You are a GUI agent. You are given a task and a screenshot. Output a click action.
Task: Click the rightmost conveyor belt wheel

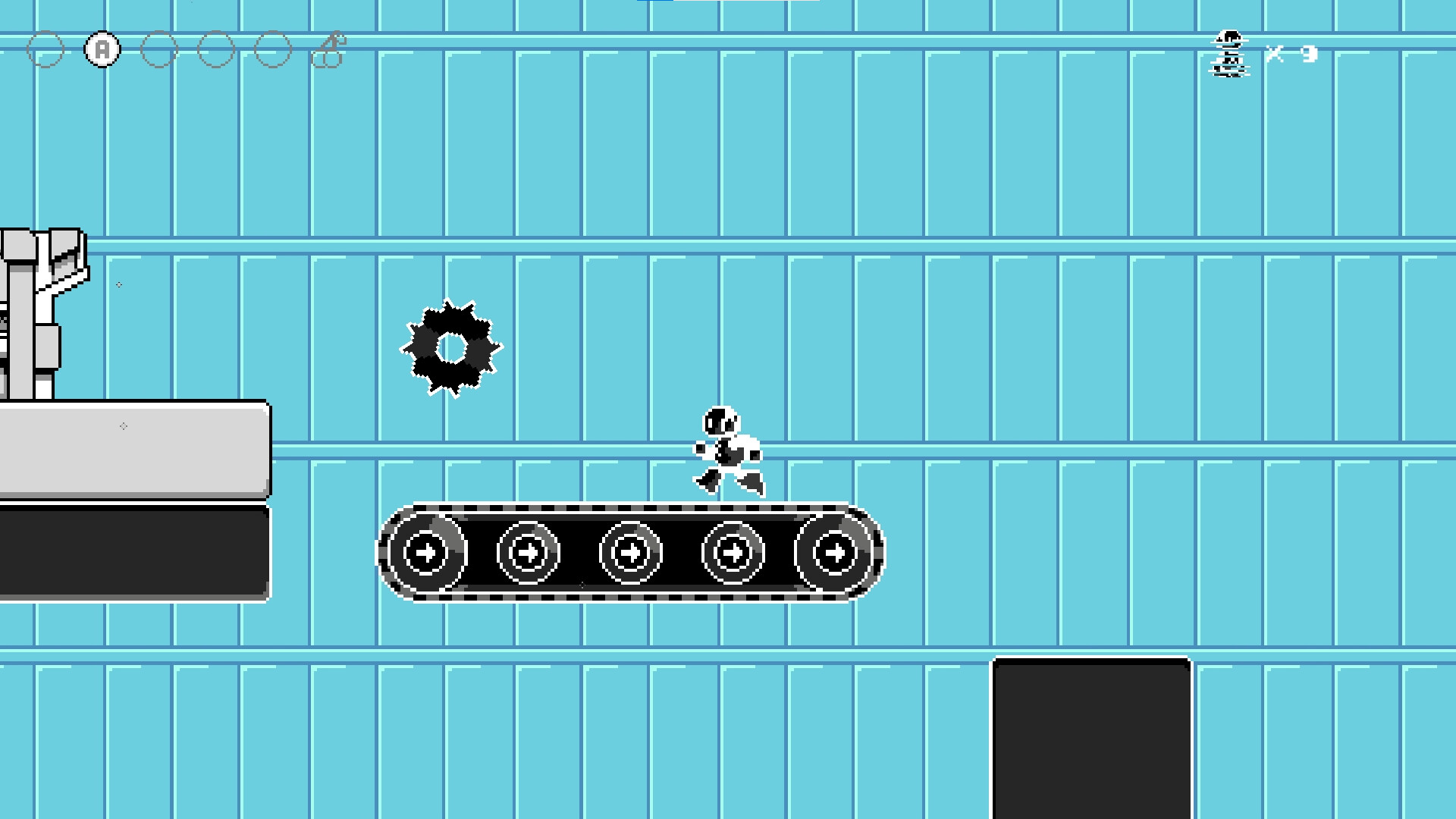[835, 554]
